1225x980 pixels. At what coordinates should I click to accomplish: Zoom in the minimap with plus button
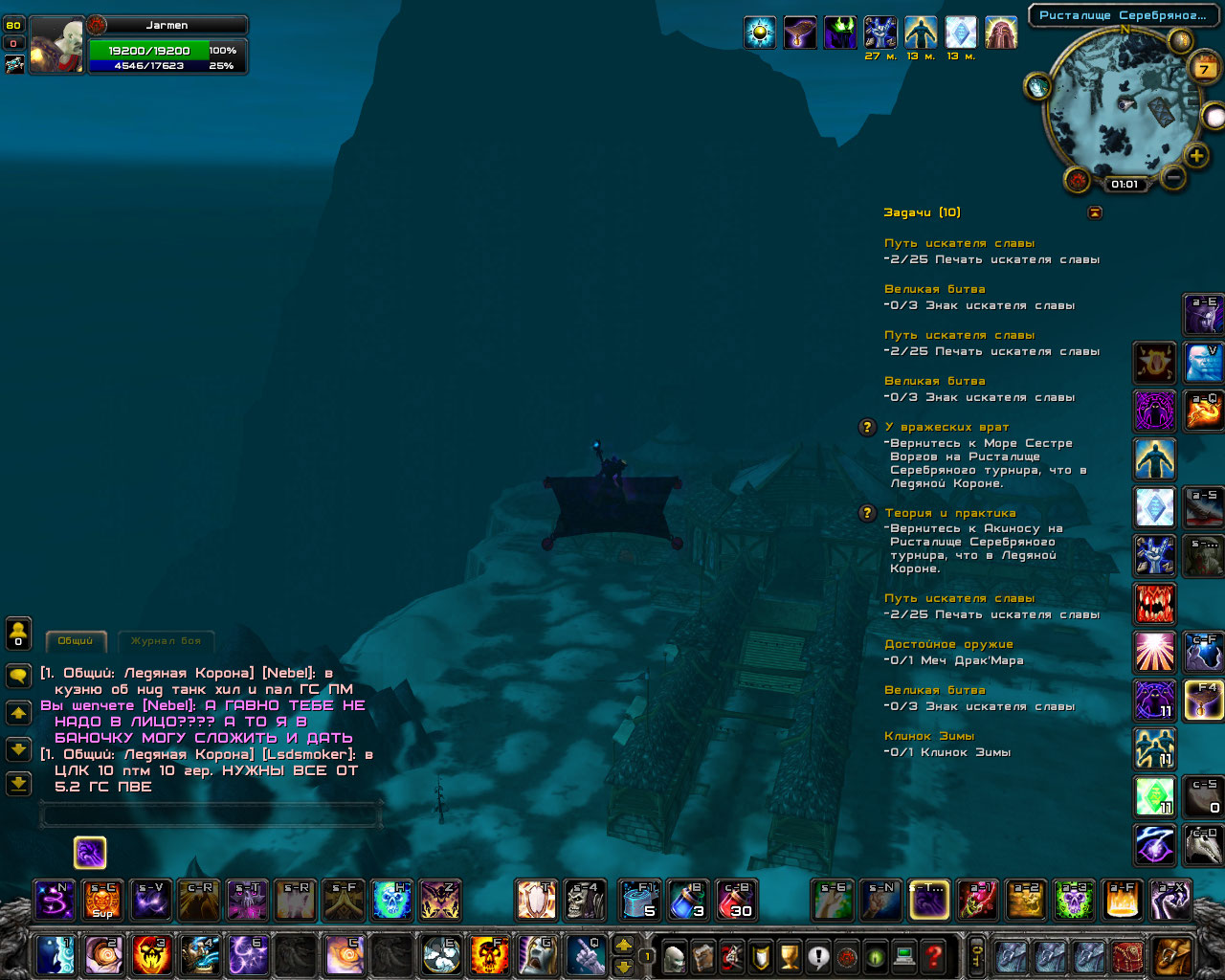point(1196,155)
